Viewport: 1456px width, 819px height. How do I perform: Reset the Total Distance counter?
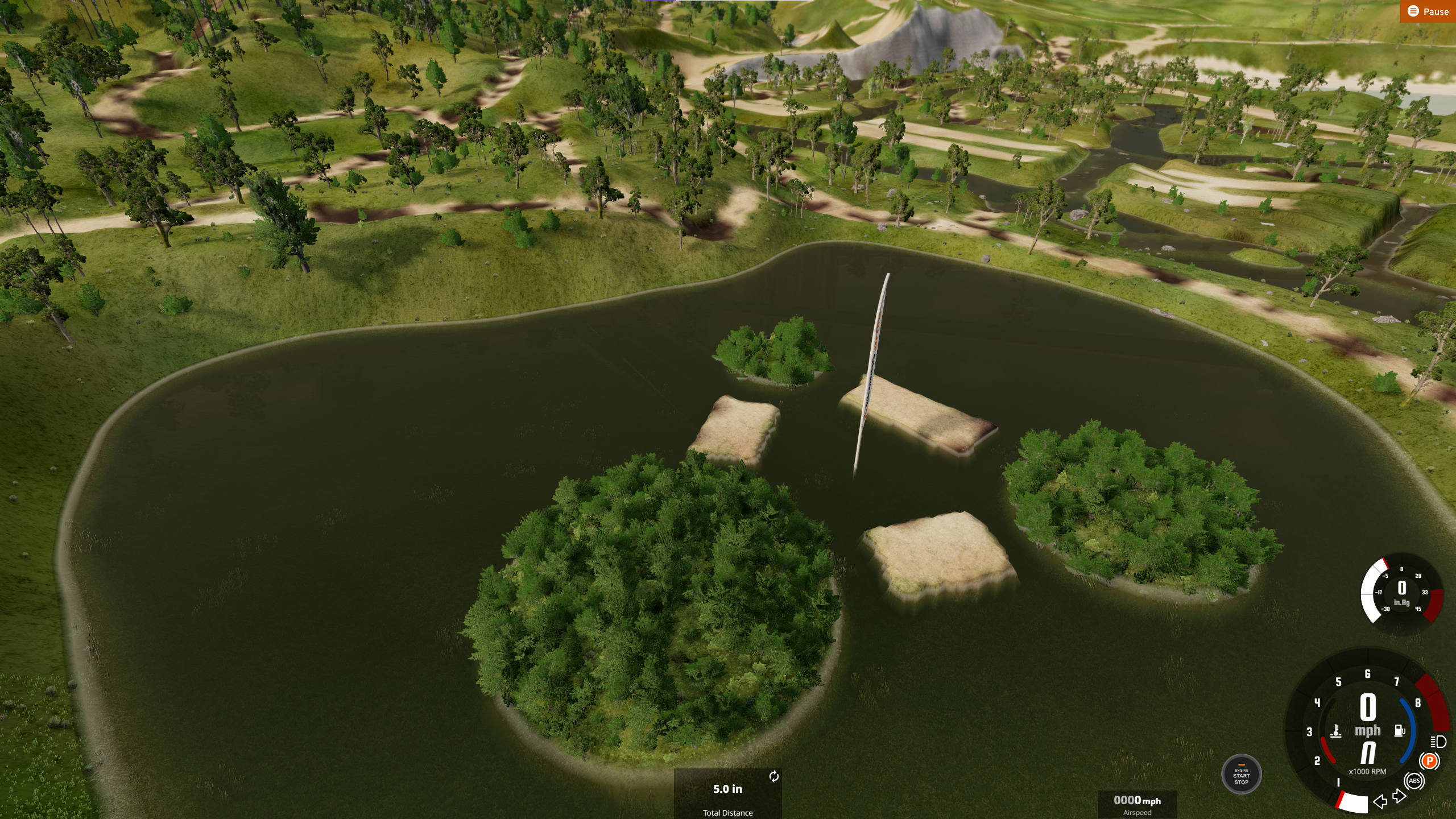(x=773, y=777)
